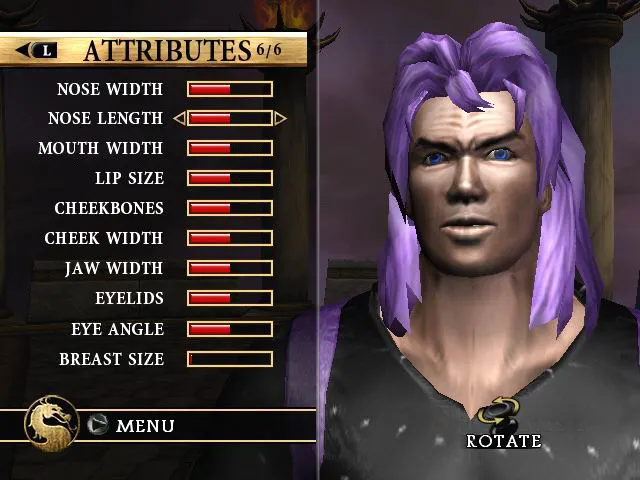Pick the Cheek Width attribute
Screen dimensions: 640x480
[x=104, y=239]
